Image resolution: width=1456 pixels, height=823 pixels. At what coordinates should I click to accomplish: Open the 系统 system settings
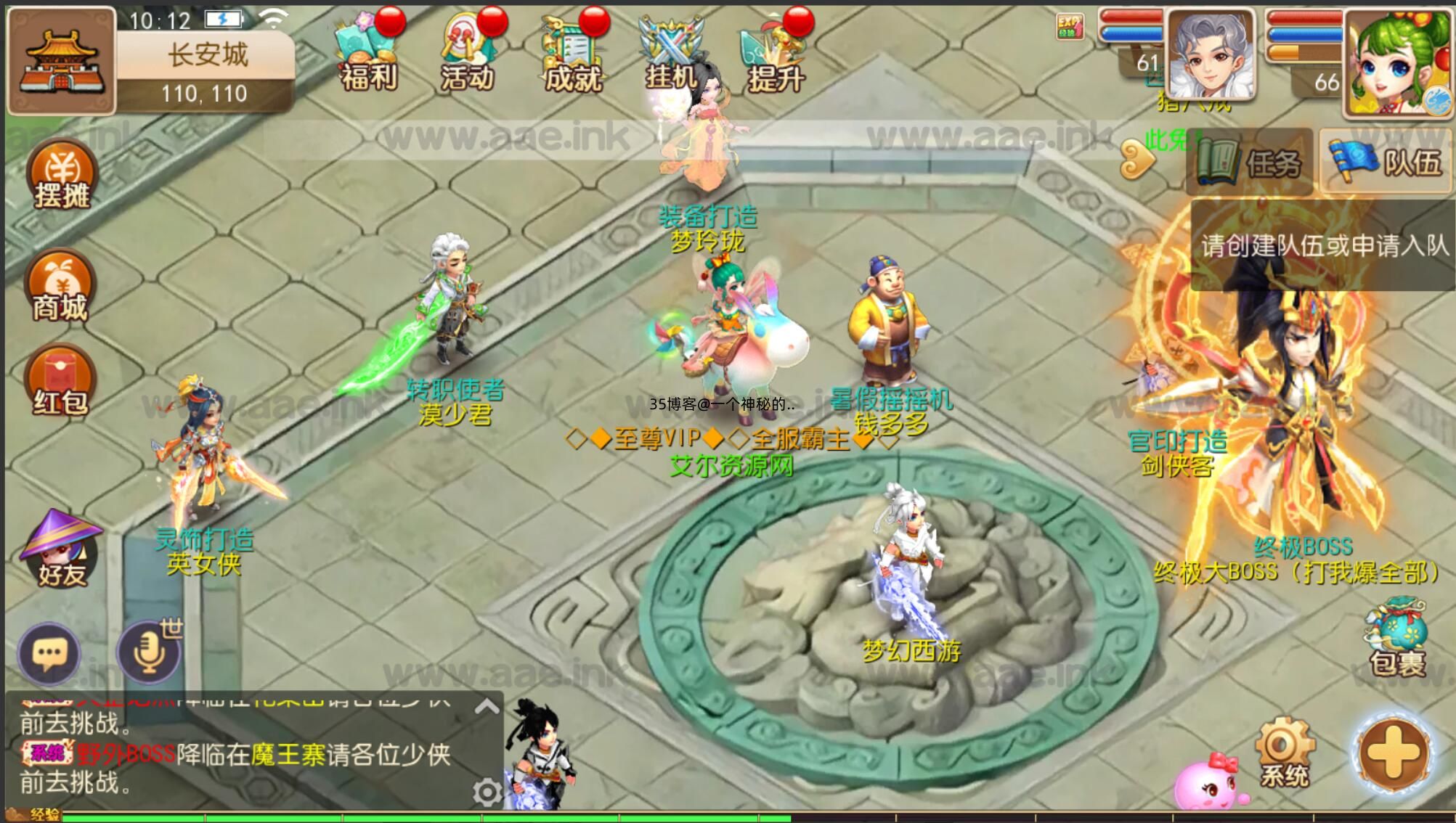[1285, 753]
